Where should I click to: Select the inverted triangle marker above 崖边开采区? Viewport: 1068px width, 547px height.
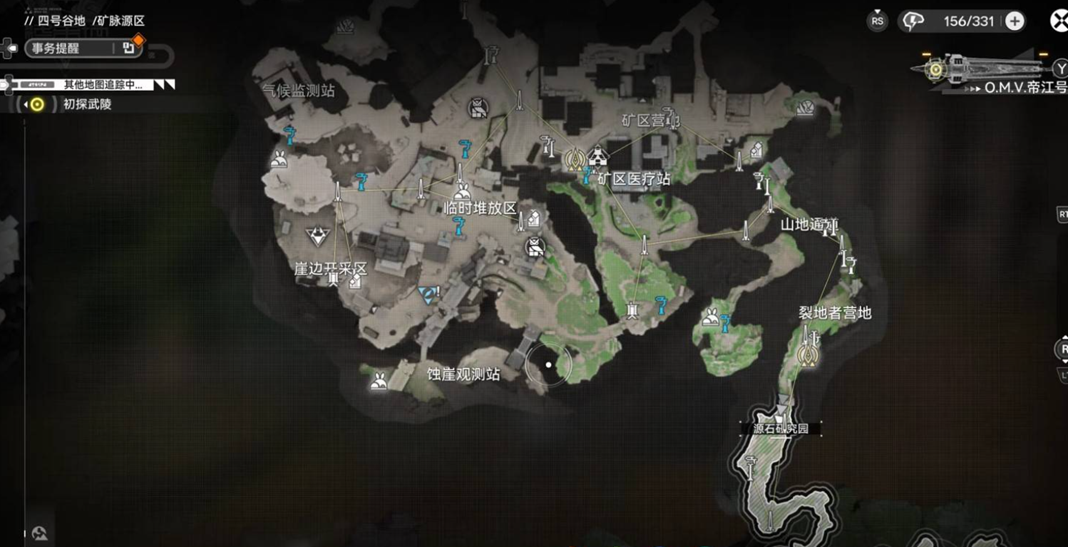pos(317,237)
